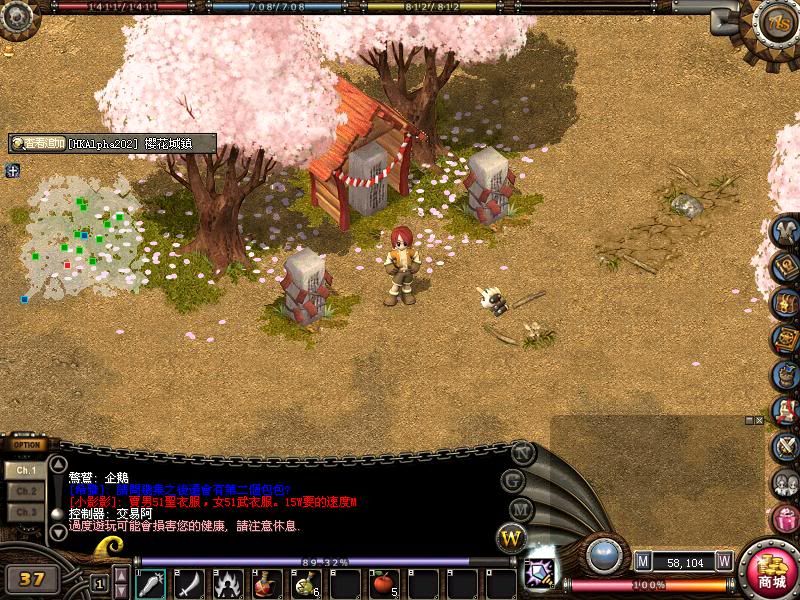This screenshot has height=600, width=800.
Task: Open the pink gift box icon
Action: (x=786, y=519)
